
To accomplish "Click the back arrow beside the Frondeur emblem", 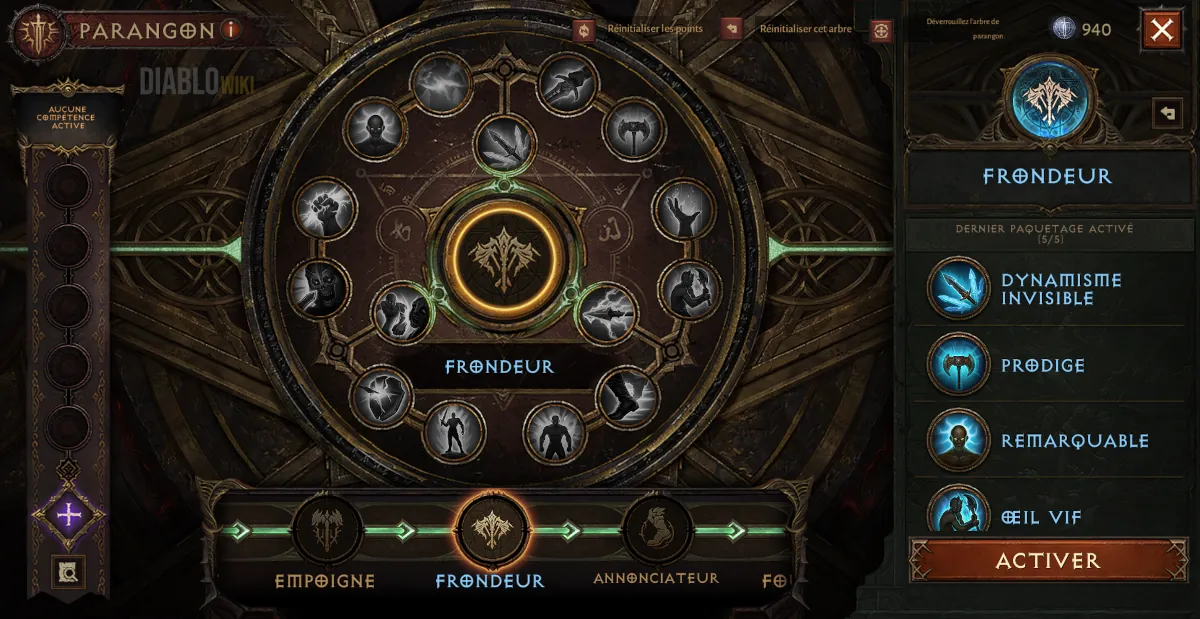I will click(x=1166, y=112).
